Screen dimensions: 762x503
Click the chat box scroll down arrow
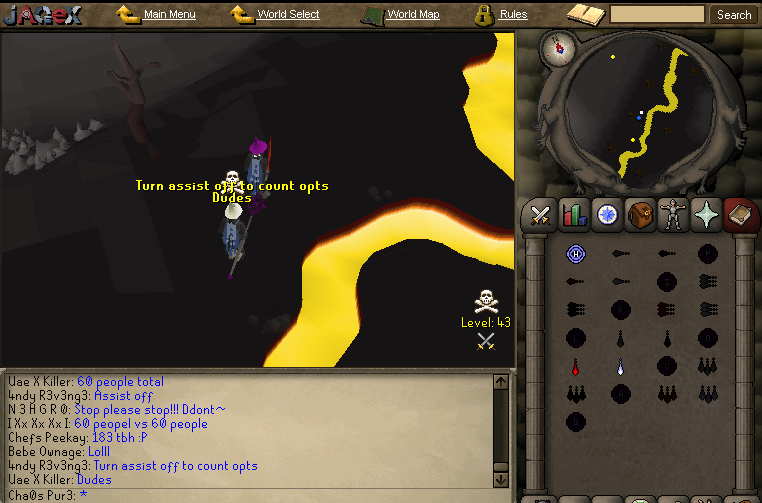click(x=502, y=478)
